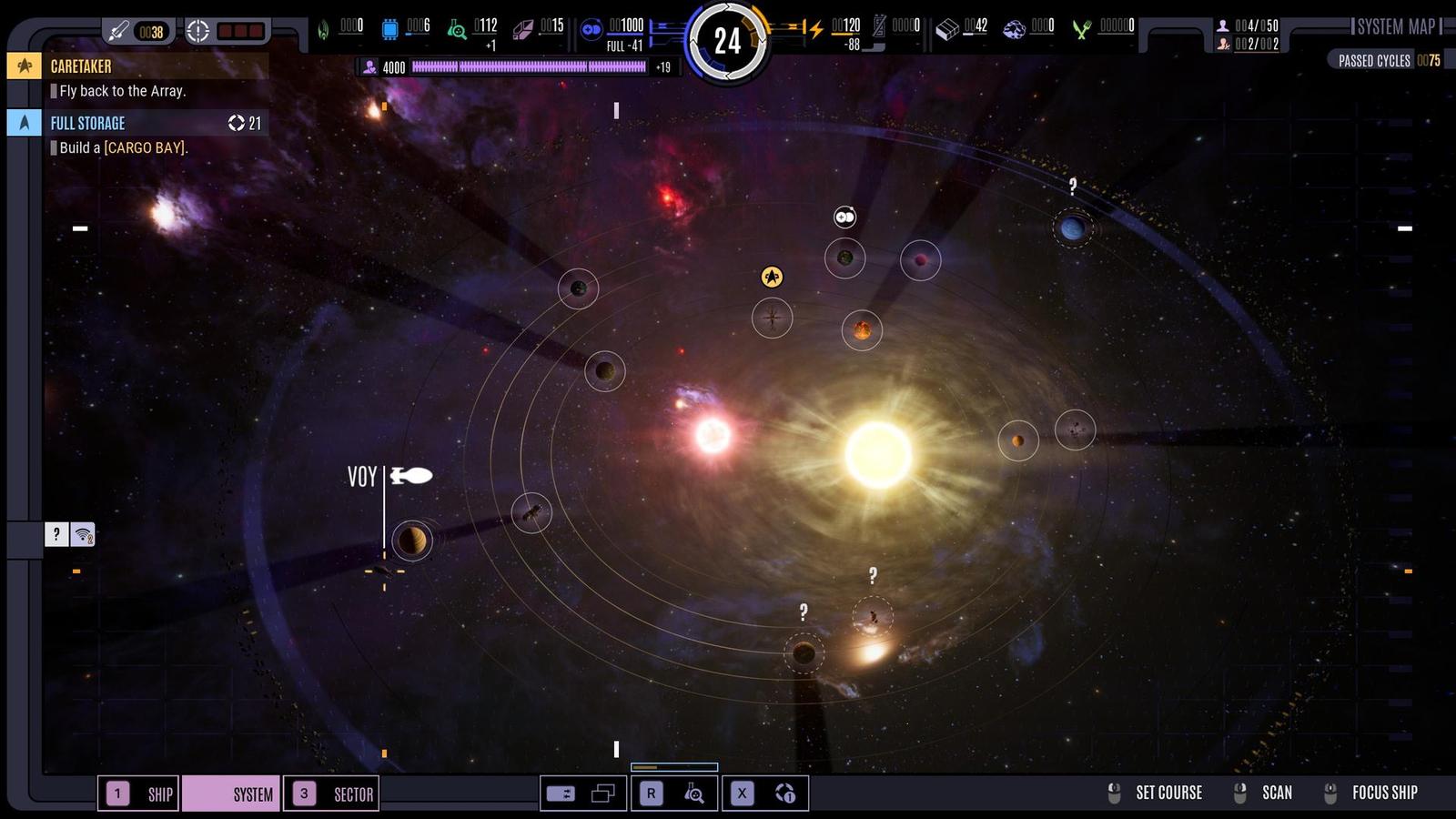Select the System view tab
The height and width of the screenshot is (819, 1456).
pos(231,794)
